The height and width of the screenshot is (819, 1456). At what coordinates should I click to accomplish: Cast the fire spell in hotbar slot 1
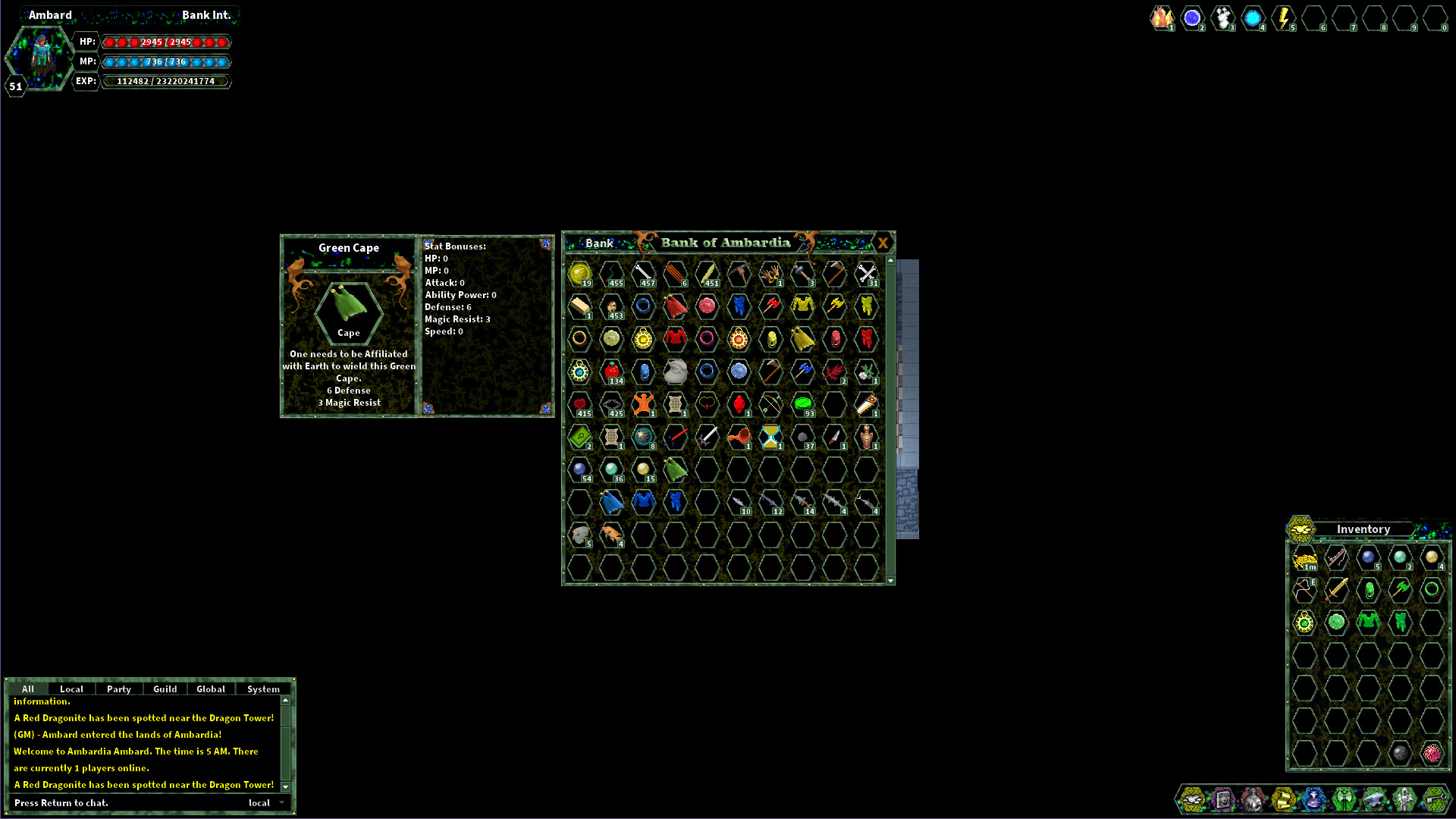coord(1163,17)
